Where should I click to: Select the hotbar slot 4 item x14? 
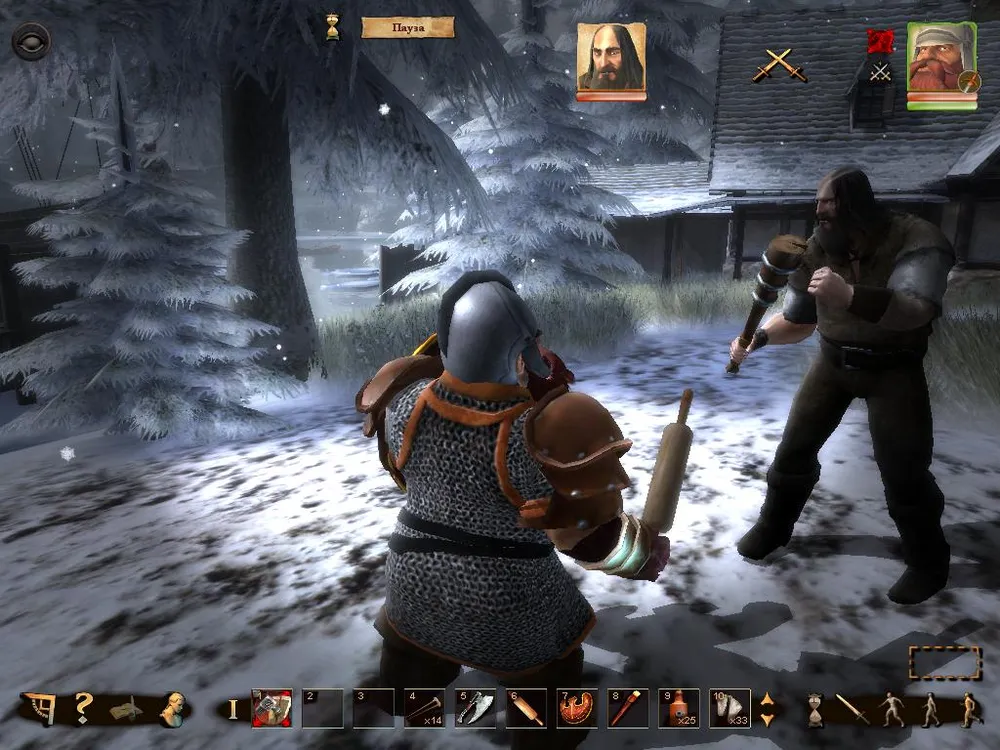point(424,708)
